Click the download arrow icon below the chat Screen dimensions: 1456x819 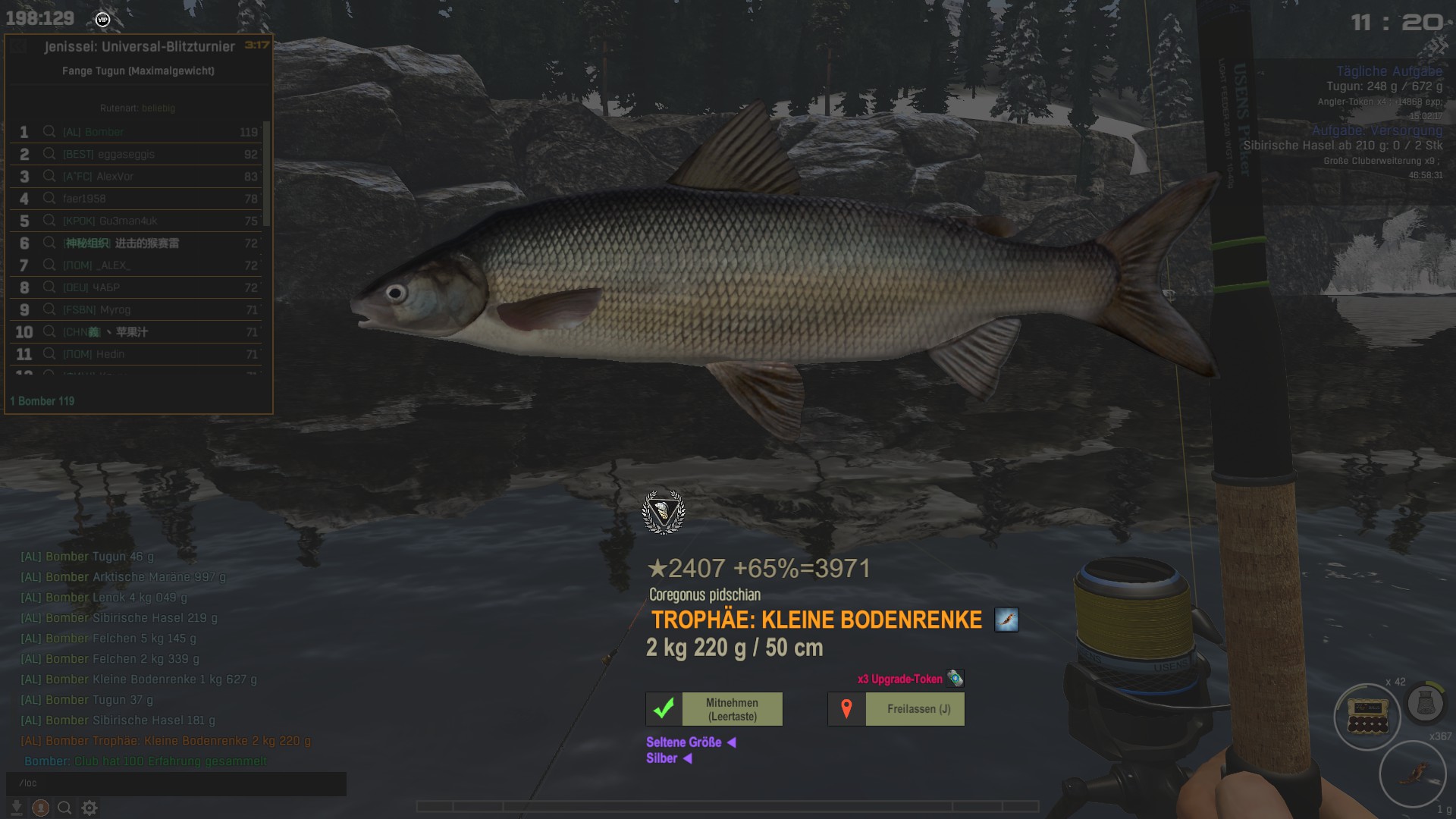(16, 808)
